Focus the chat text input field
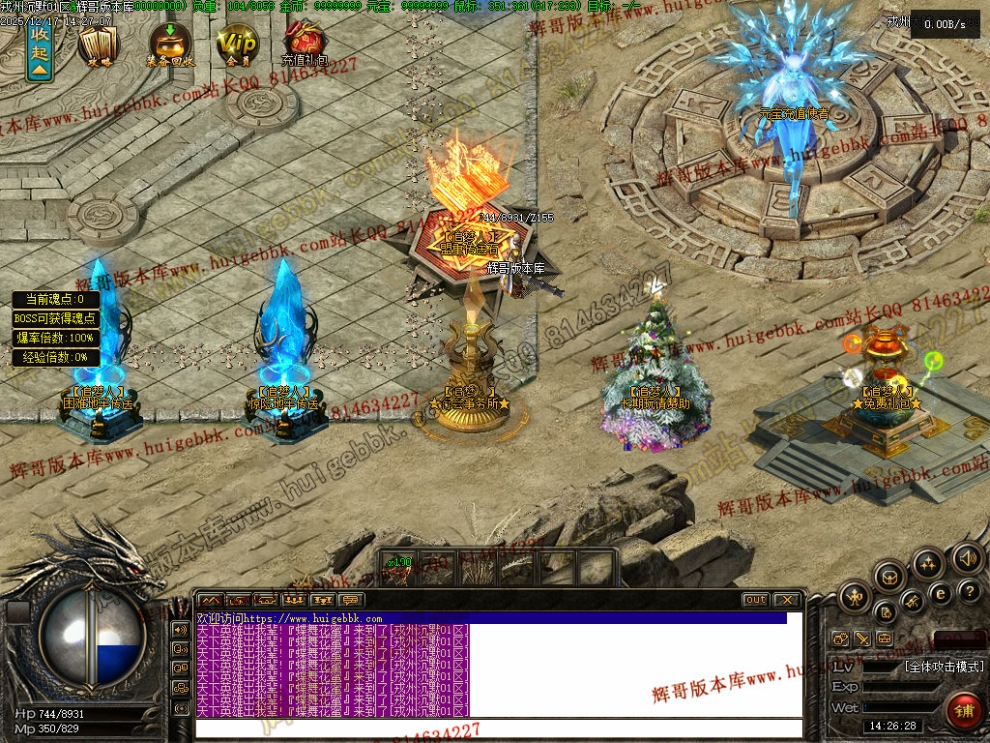Screen dimensions: 990x743 click(x=498, y=728)
